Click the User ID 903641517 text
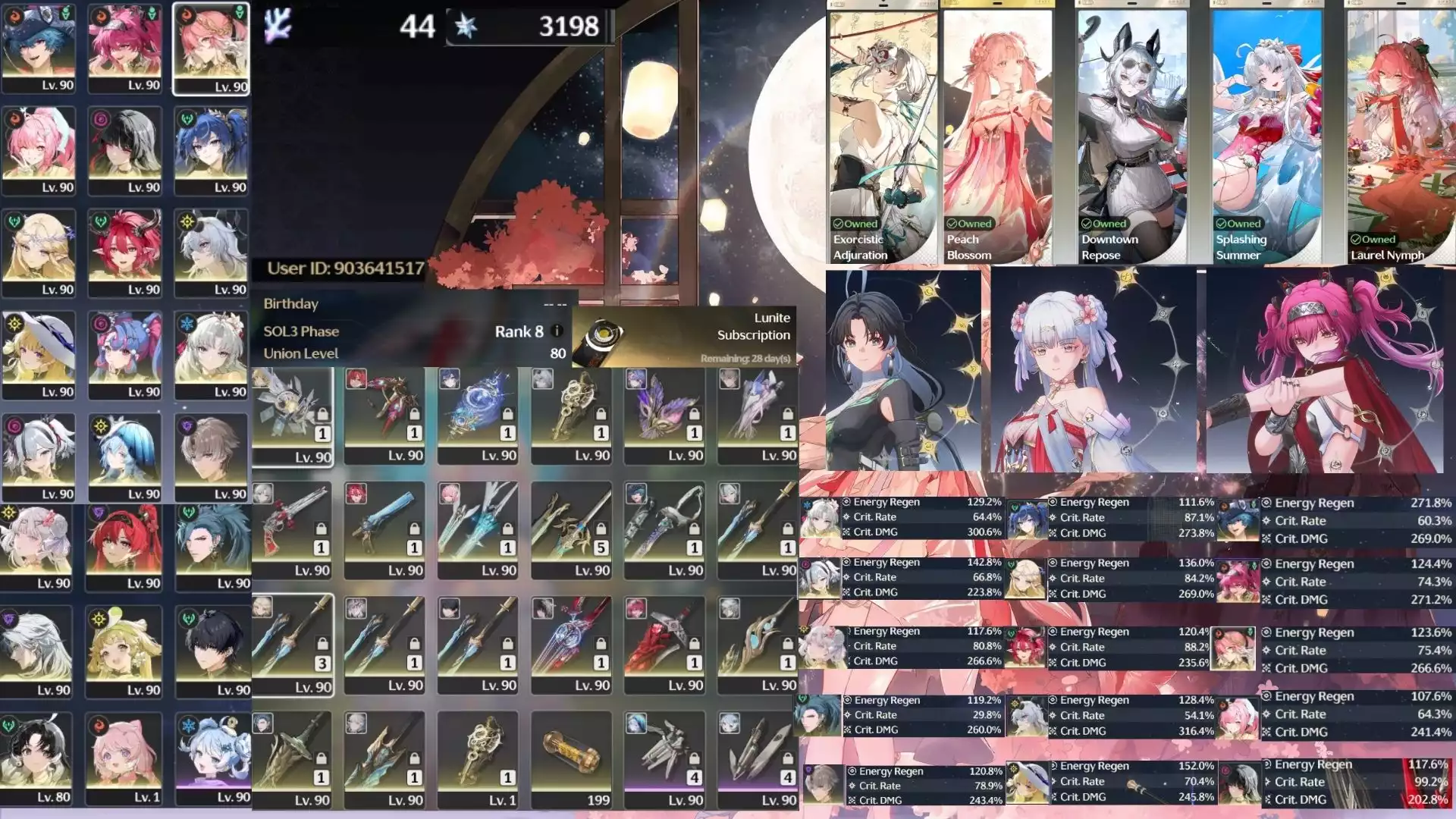This screenshot has width=1456, height=819. [x=345, y=267]
